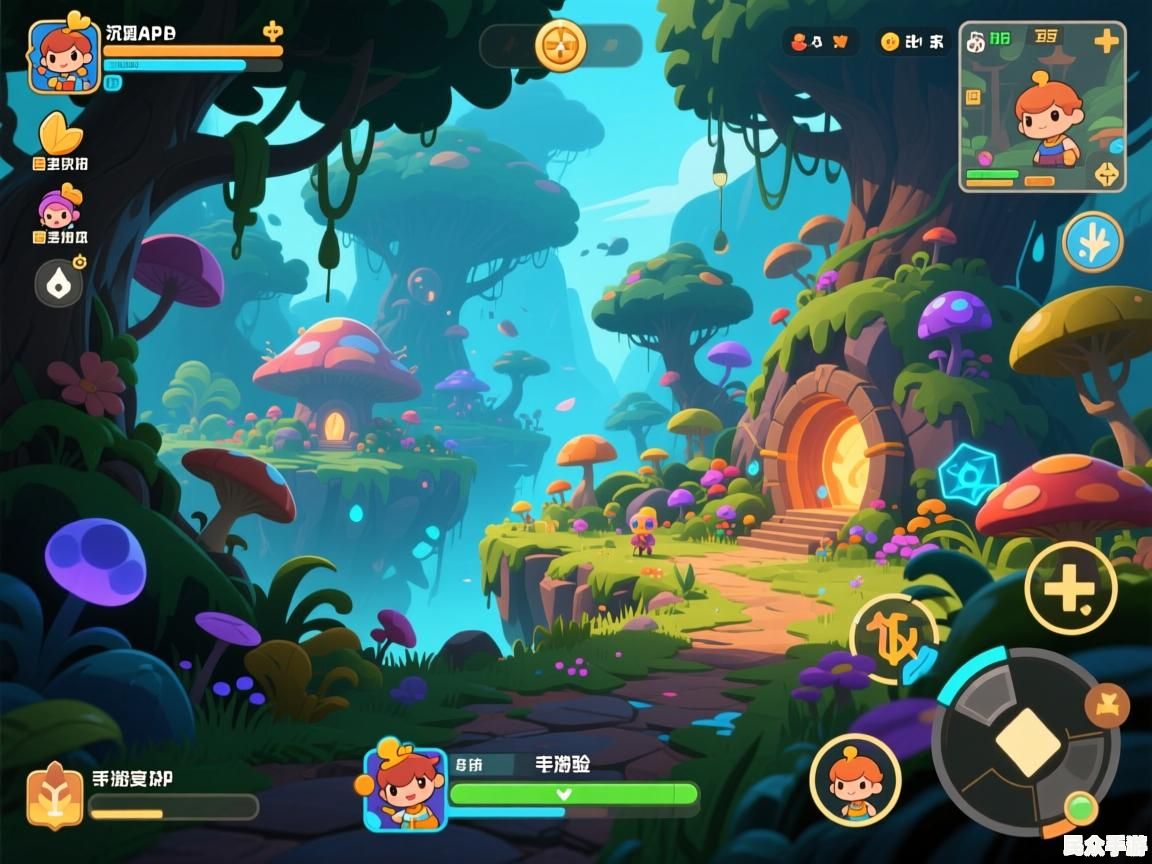Click the center diamond of the joystick wheel
Screen dimensions: 1152x864
click(x=1024, y=741)
